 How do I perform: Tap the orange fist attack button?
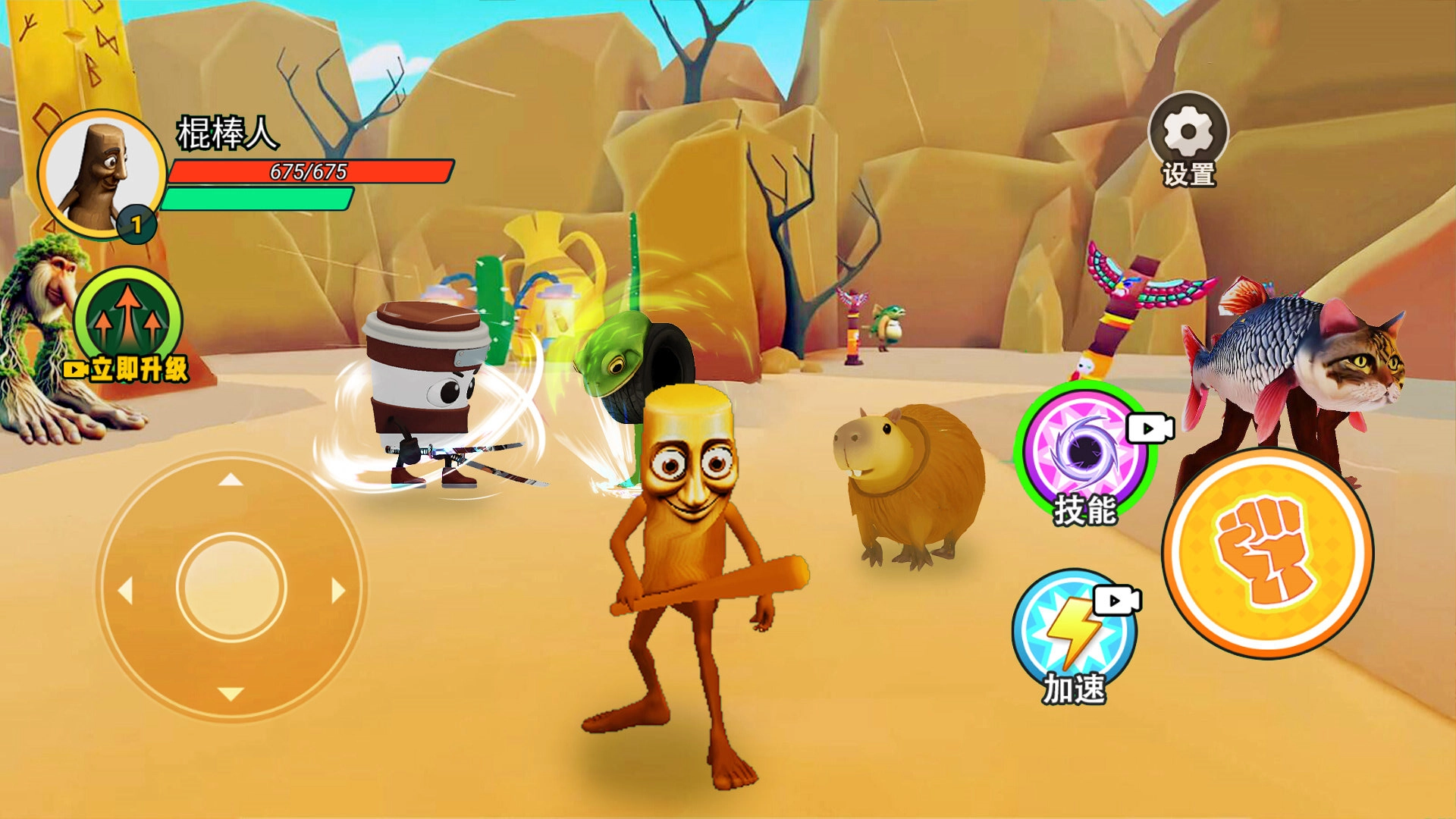pos(1267,553)
